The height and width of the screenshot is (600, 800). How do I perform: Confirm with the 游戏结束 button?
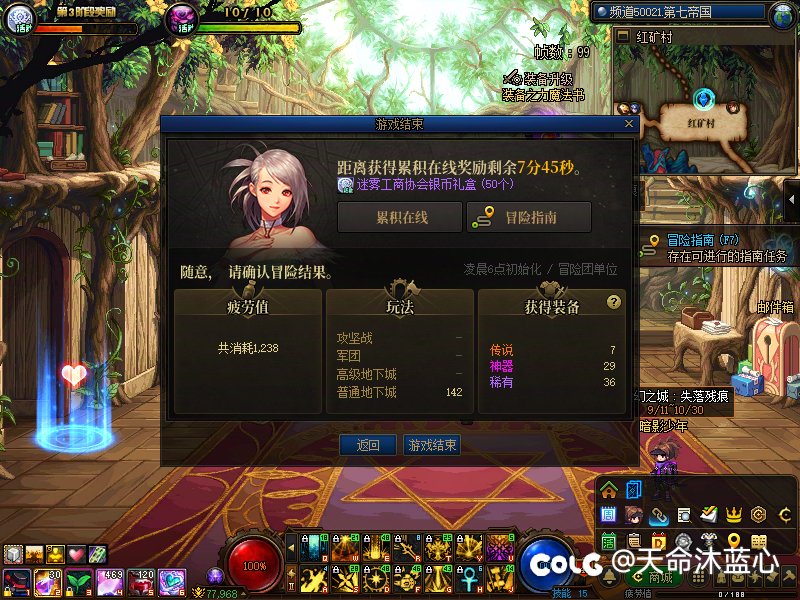click(x=432, y=445)
